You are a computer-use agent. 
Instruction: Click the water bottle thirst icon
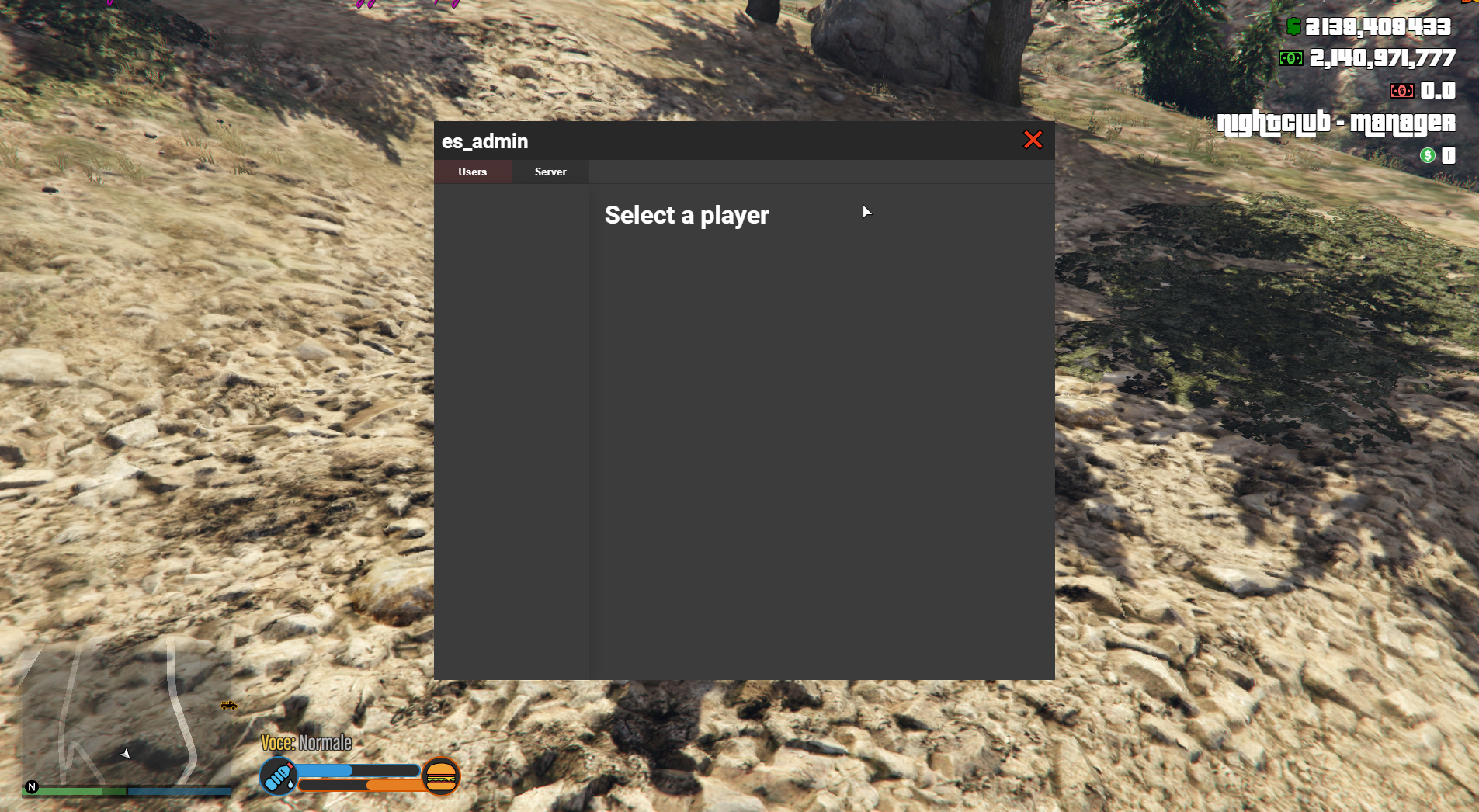(278, 776)
